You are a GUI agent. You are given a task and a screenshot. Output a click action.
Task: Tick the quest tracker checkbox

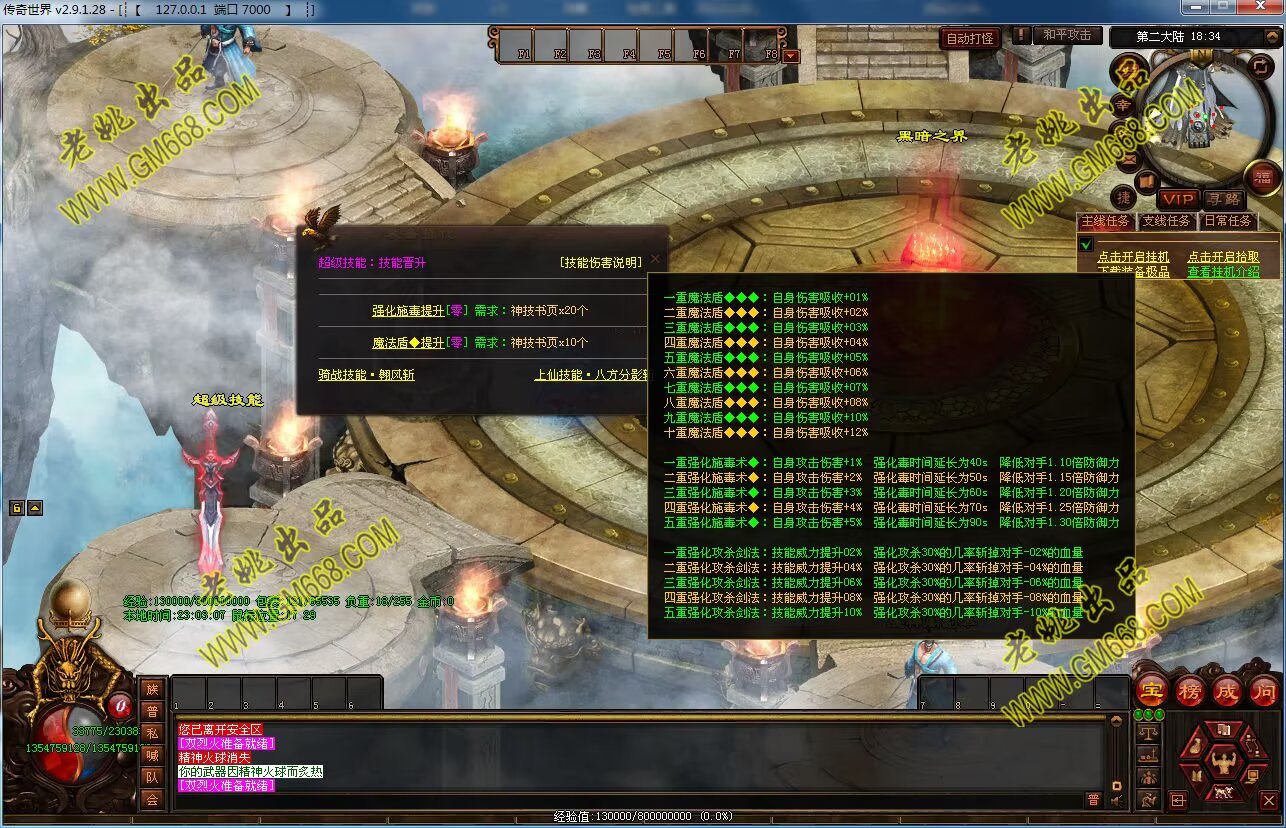[1086, 245]
